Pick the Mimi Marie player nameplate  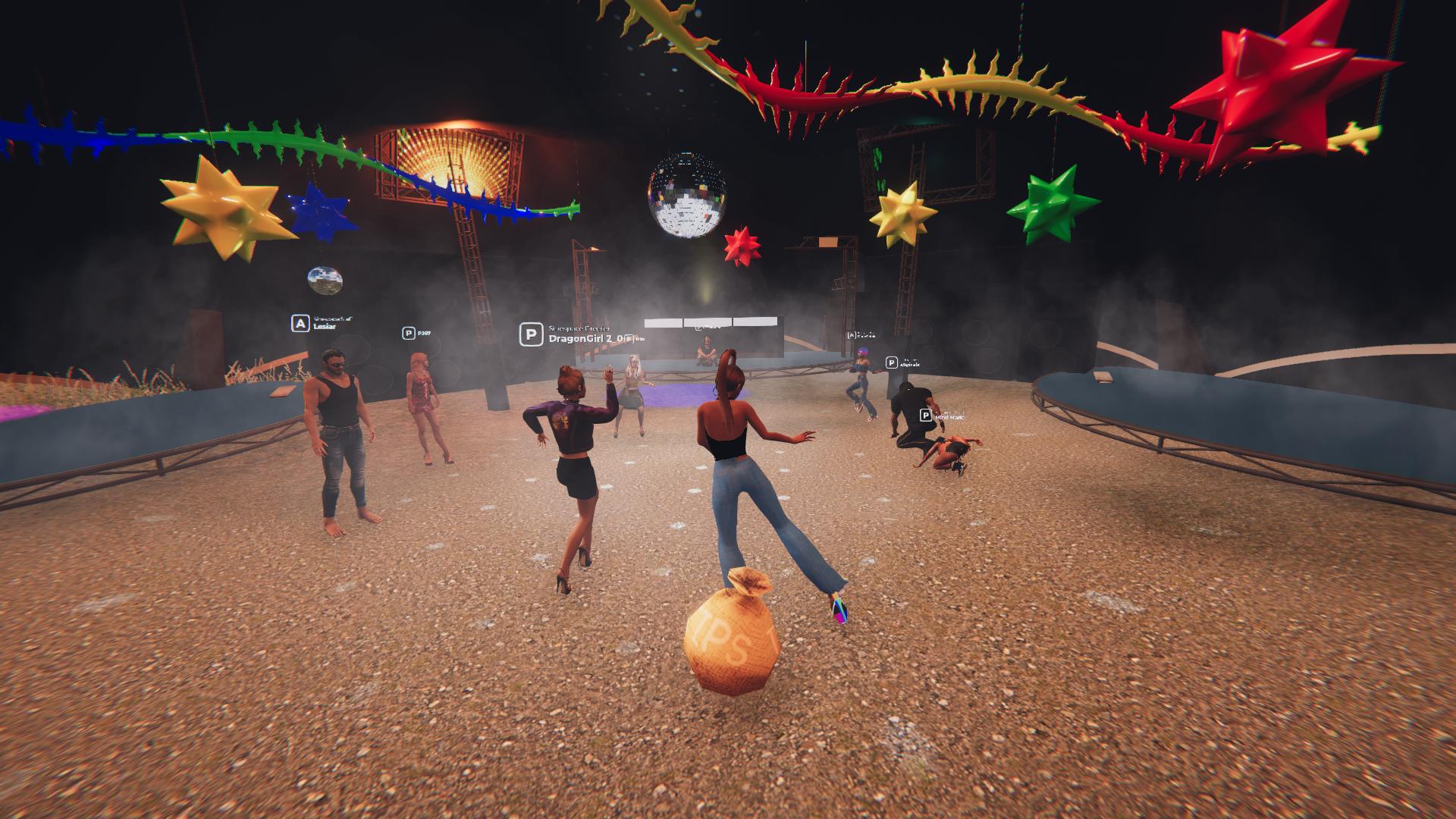949,416
